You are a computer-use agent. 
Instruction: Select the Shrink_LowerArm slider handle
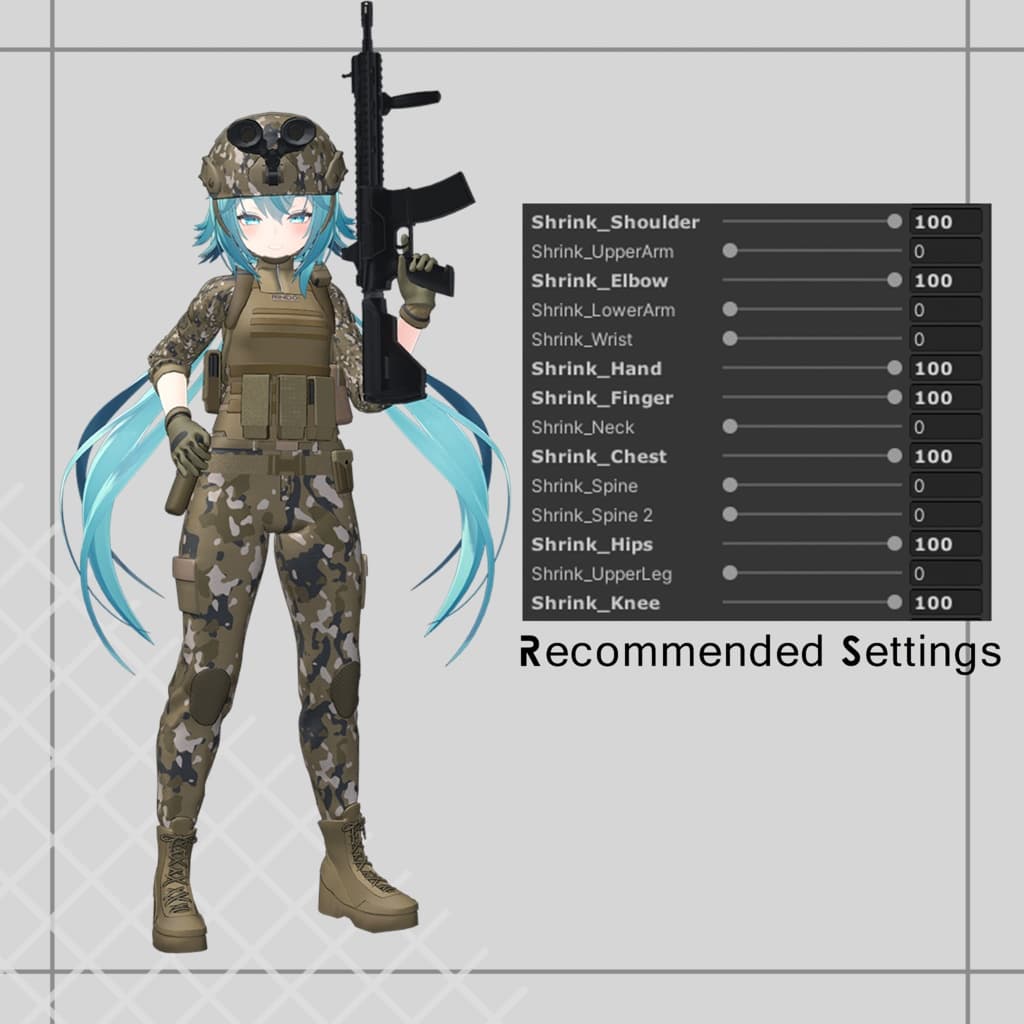(730, 310)
